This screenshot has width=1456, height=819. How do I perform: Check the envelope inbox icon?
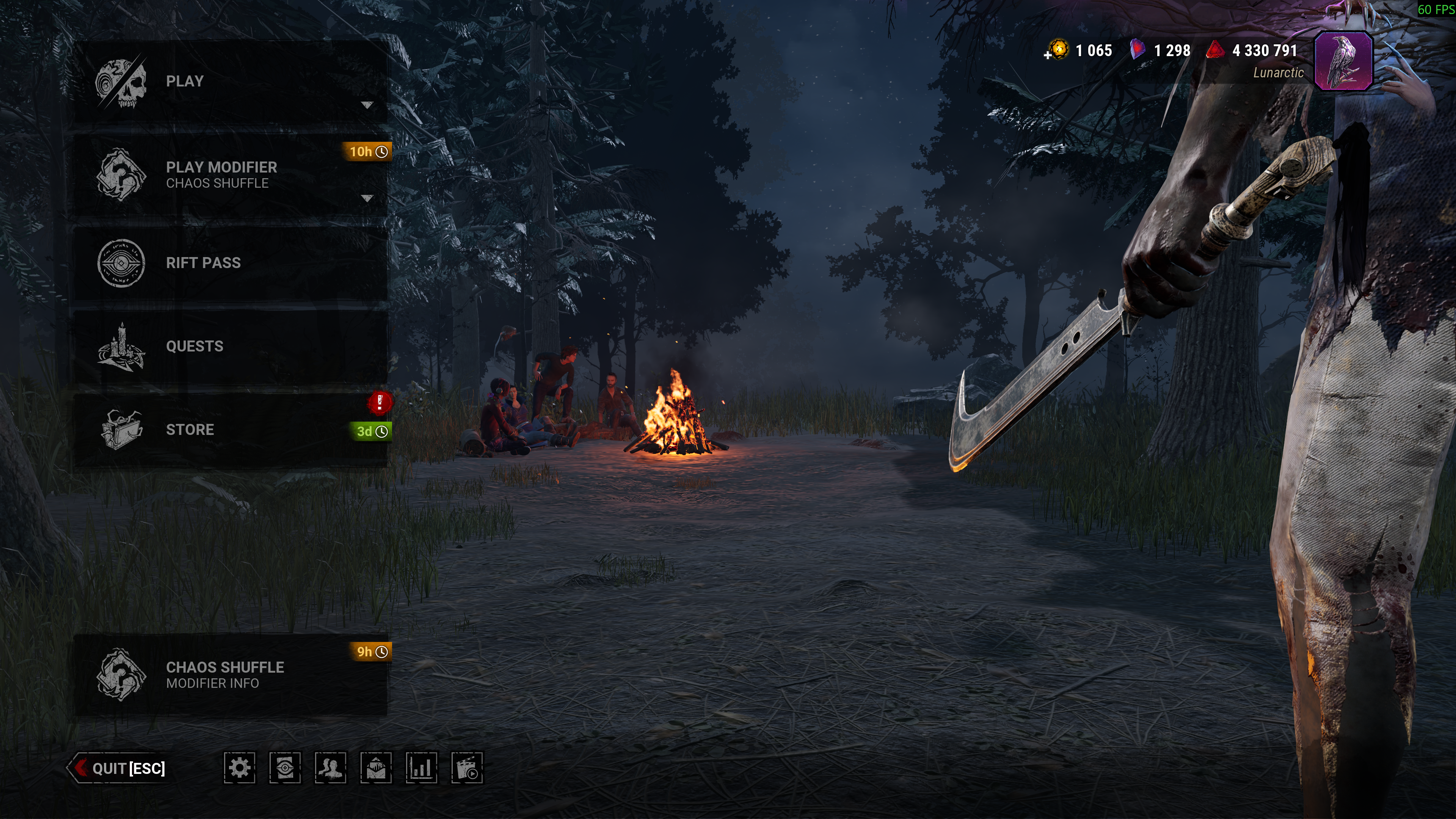376,768
